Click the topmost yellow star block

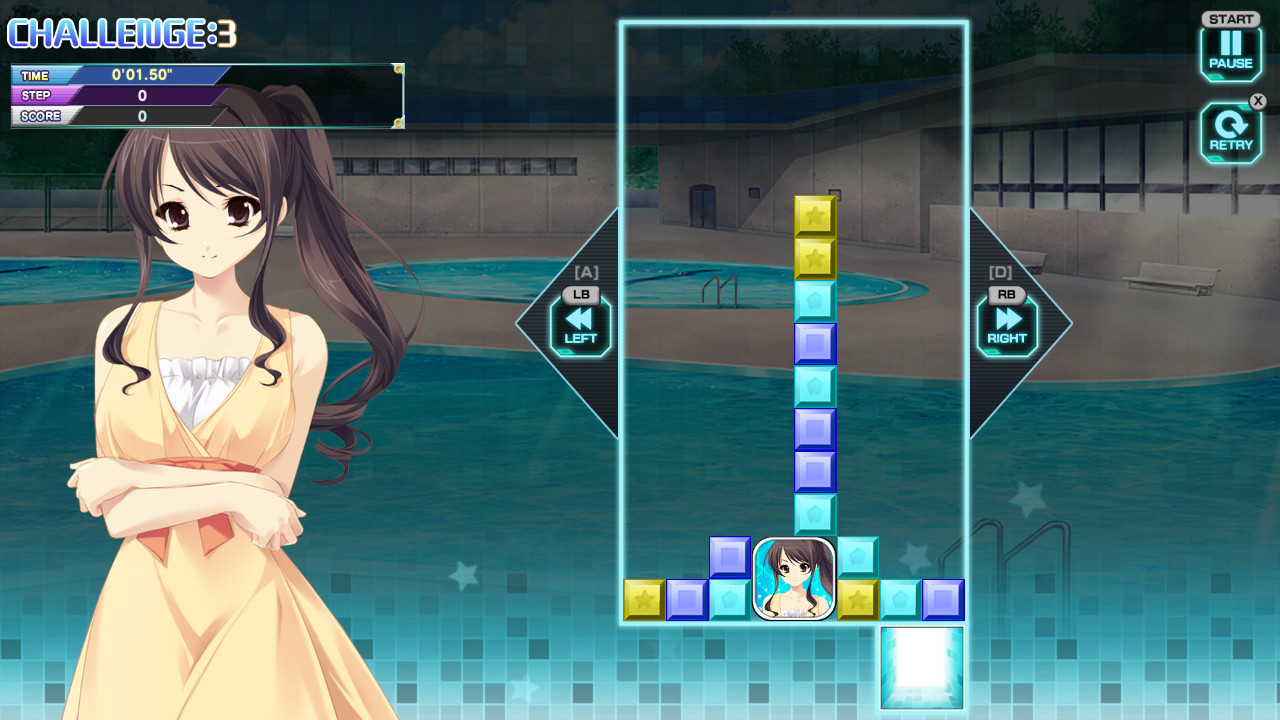[814, 213]
